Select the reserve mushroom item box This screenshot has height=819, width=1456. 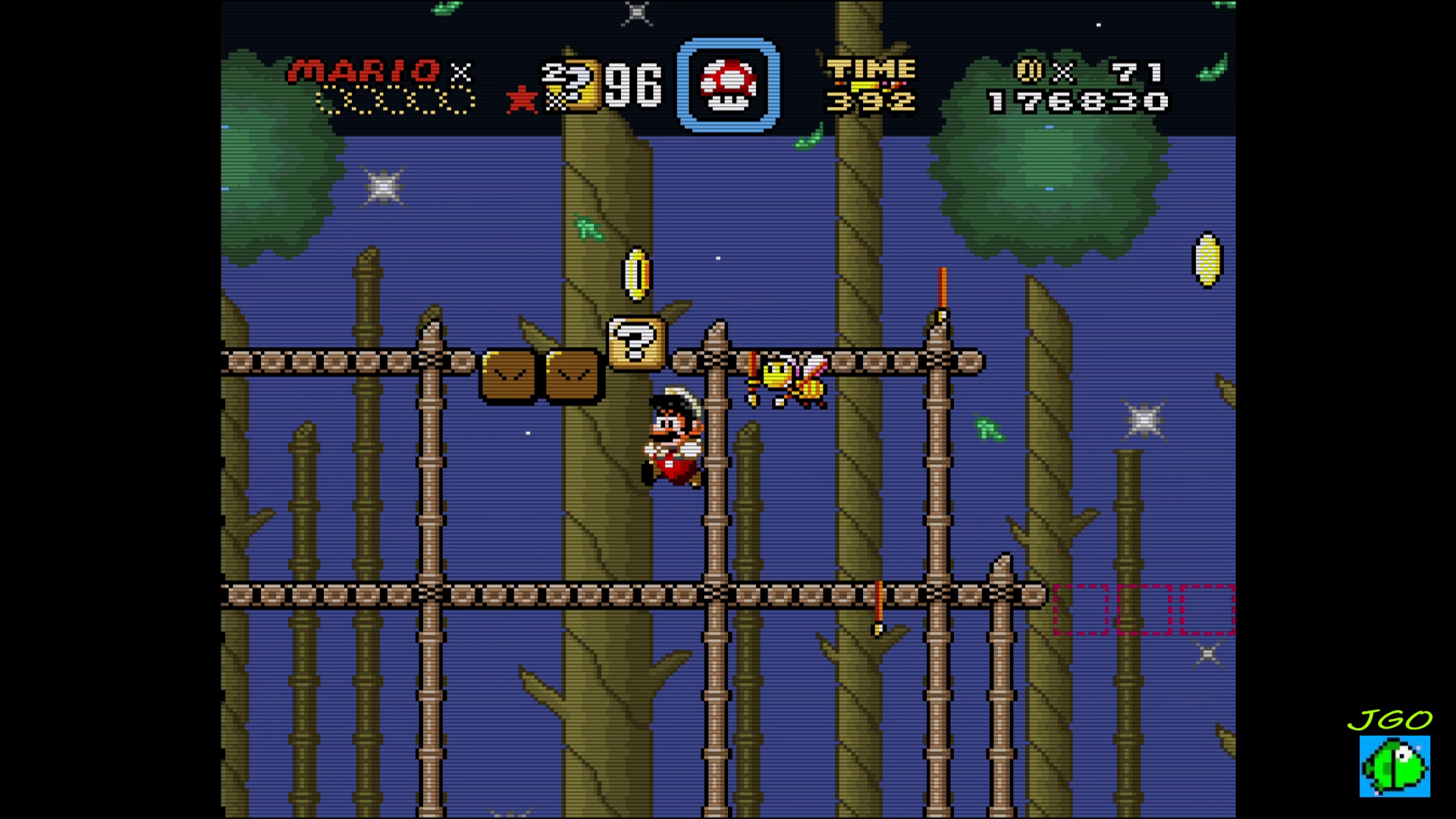728,84
